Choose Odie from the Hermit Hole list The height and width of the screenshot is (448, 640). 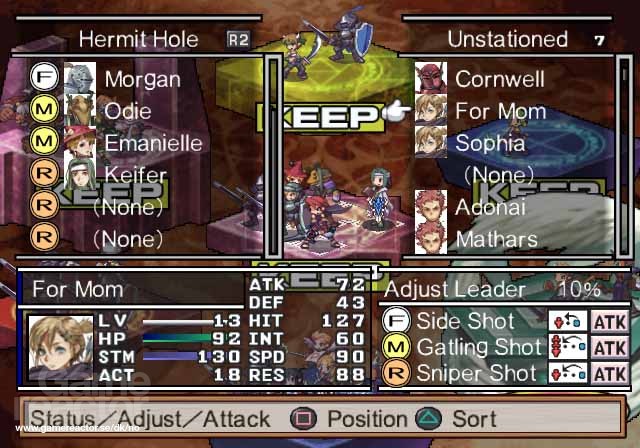point(130,111)
